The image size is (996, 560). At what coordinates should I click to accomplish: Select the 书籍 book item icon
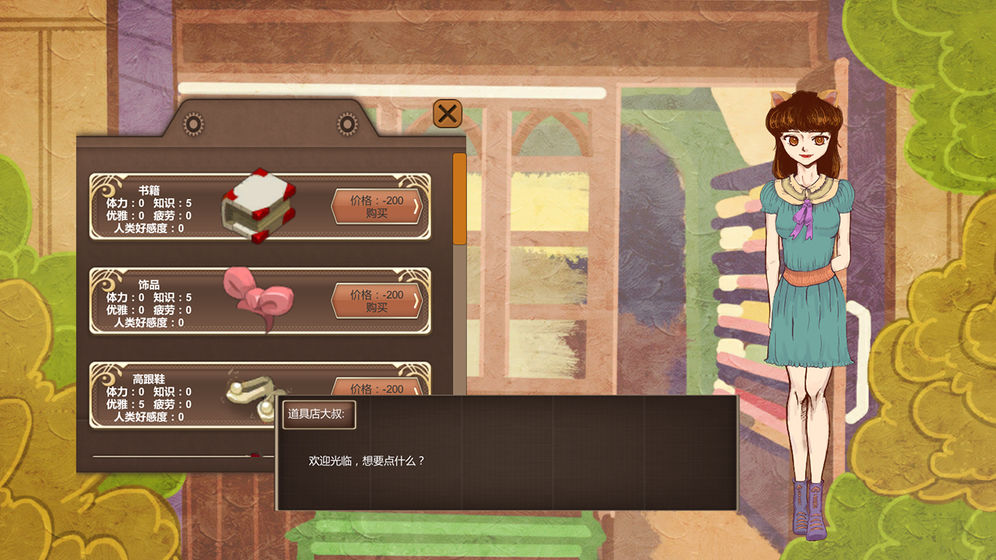point(260,205)
